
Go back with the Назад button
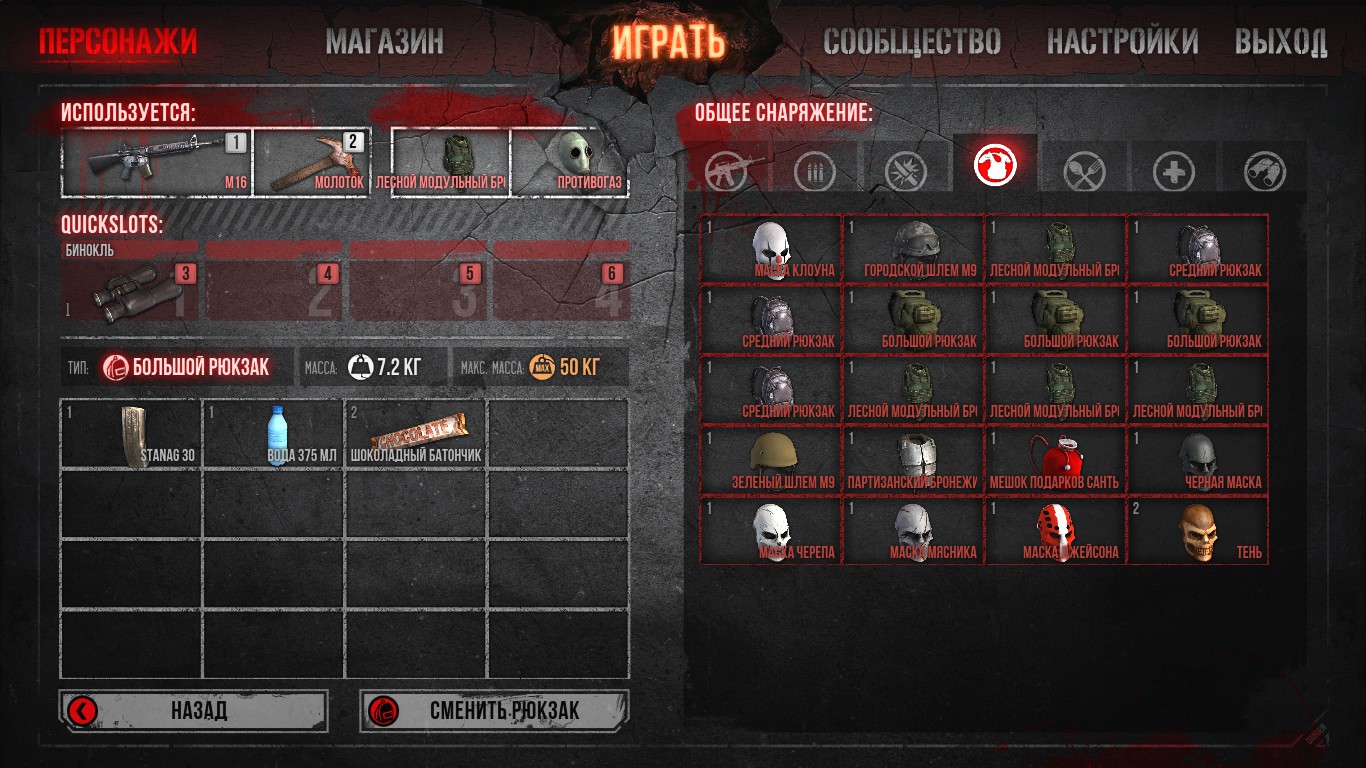click(194, 711)
